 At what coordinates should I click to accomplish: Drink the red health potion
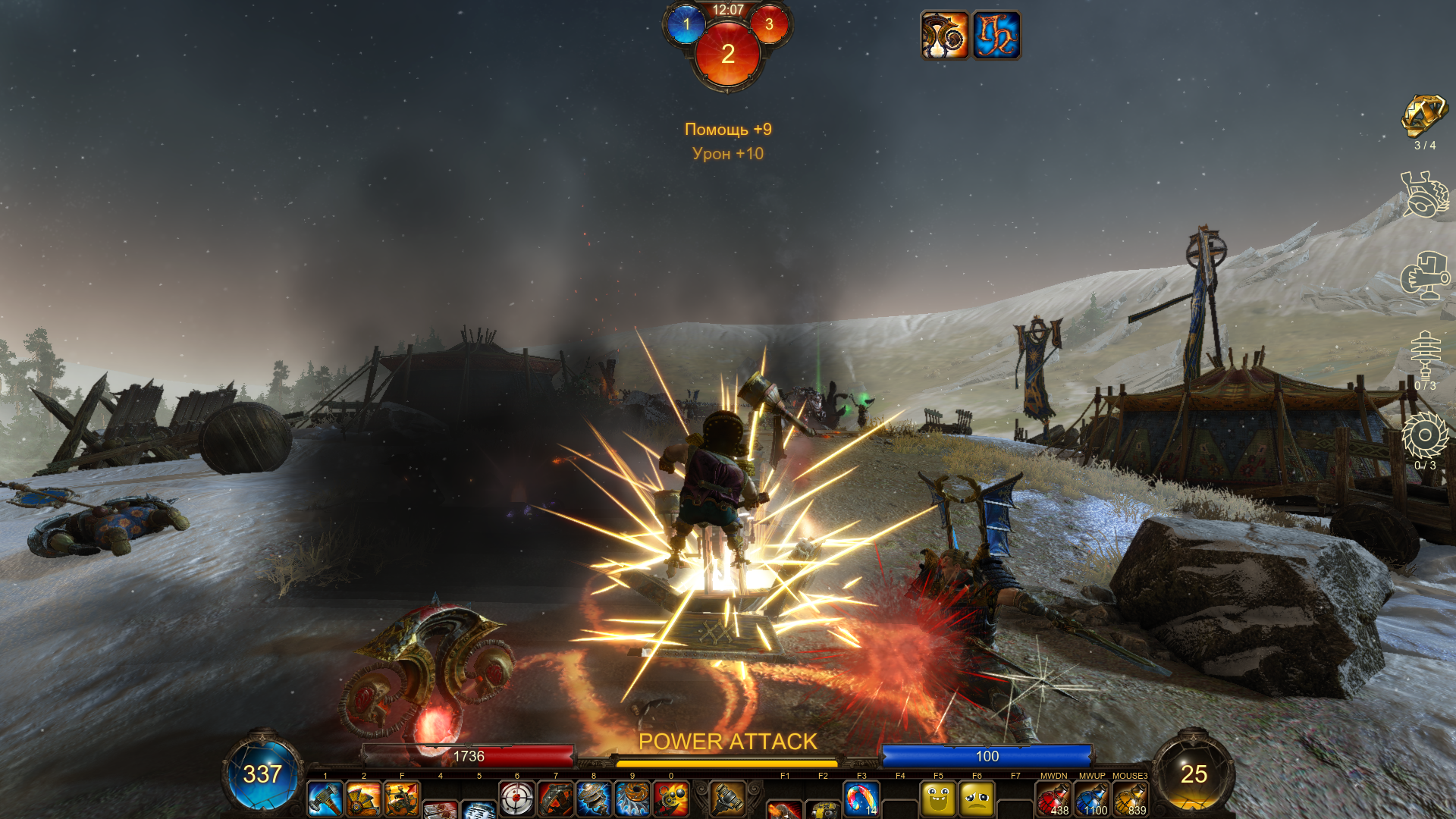[1053, 799]
